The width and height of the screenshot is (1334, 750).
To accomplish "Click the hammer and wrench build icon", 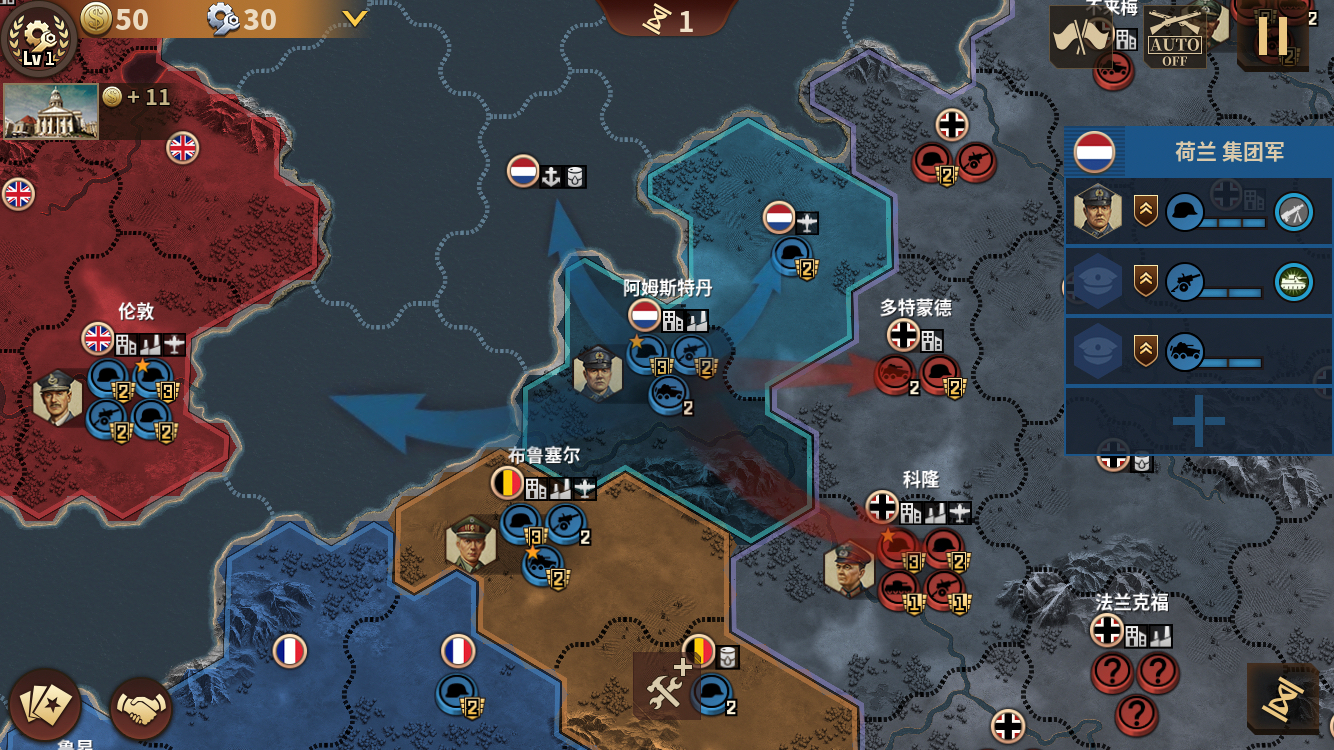I will pyautogui.click(x=664, y=687).
